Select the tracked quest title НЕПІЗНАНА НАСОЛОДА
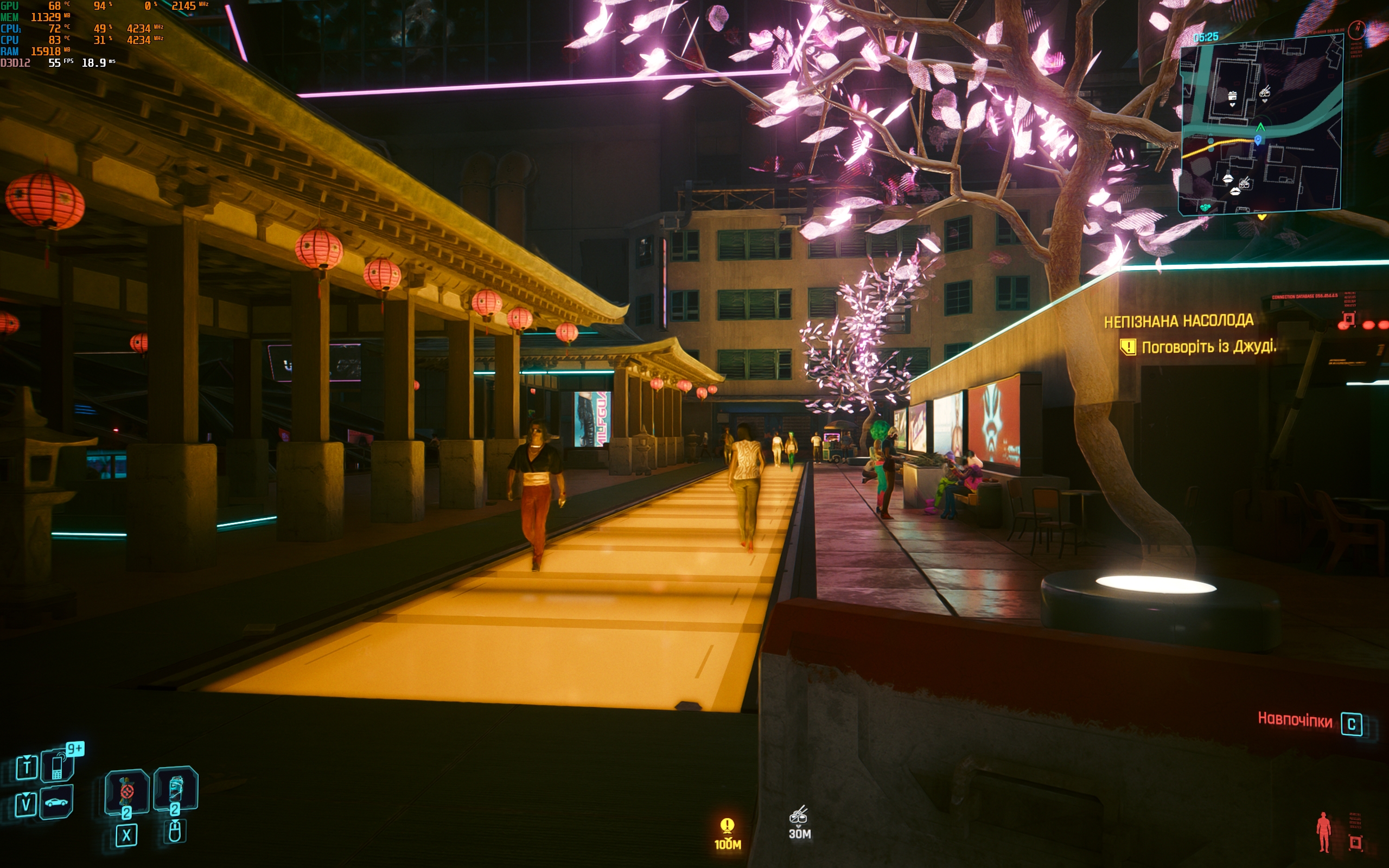The height and width of the screenshot is (868, 1389). [1178, 321]
